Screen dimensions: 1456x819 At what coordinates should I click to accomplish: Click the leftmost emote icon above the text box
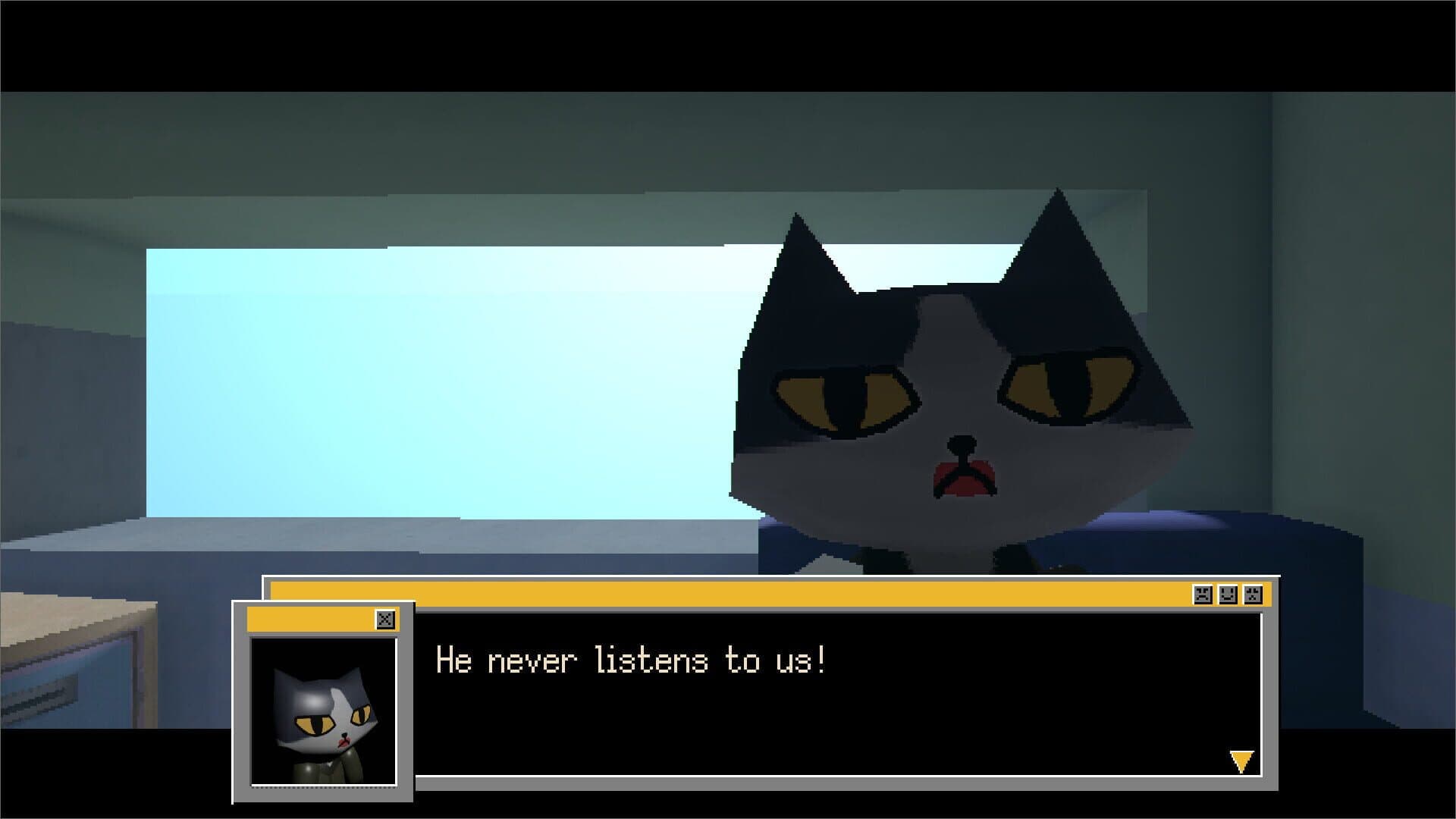tap(1203, 594)
